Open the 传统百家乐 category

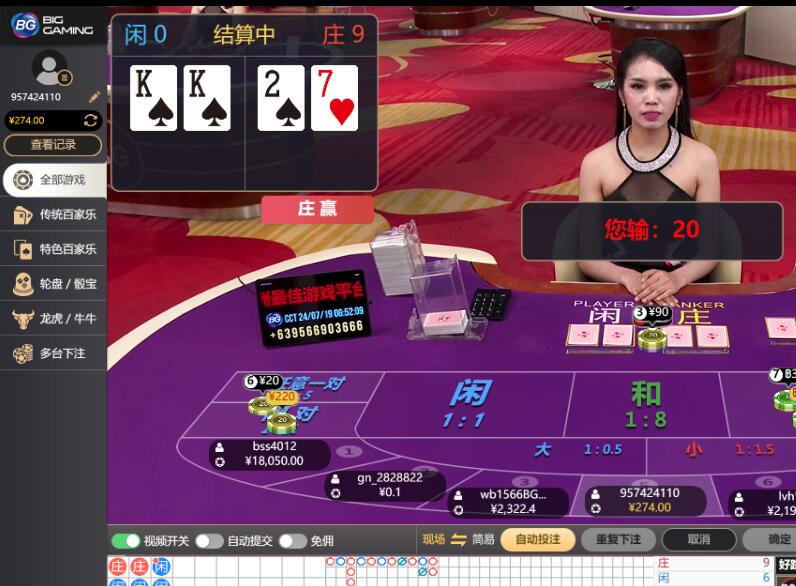coord(53,215)
